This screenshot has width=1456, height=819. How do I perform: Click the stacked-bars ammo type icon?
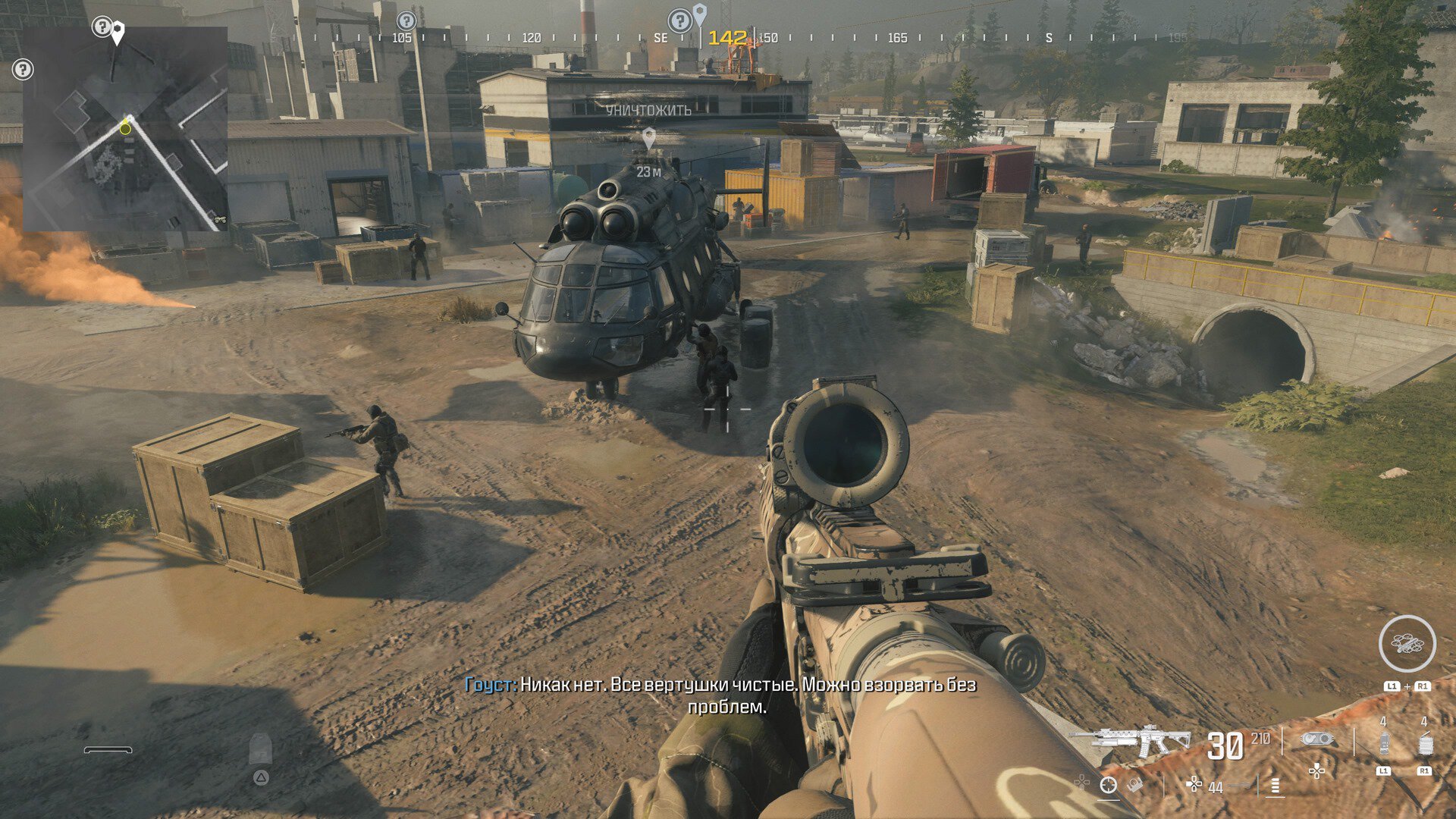click(x=1275, y=786)
